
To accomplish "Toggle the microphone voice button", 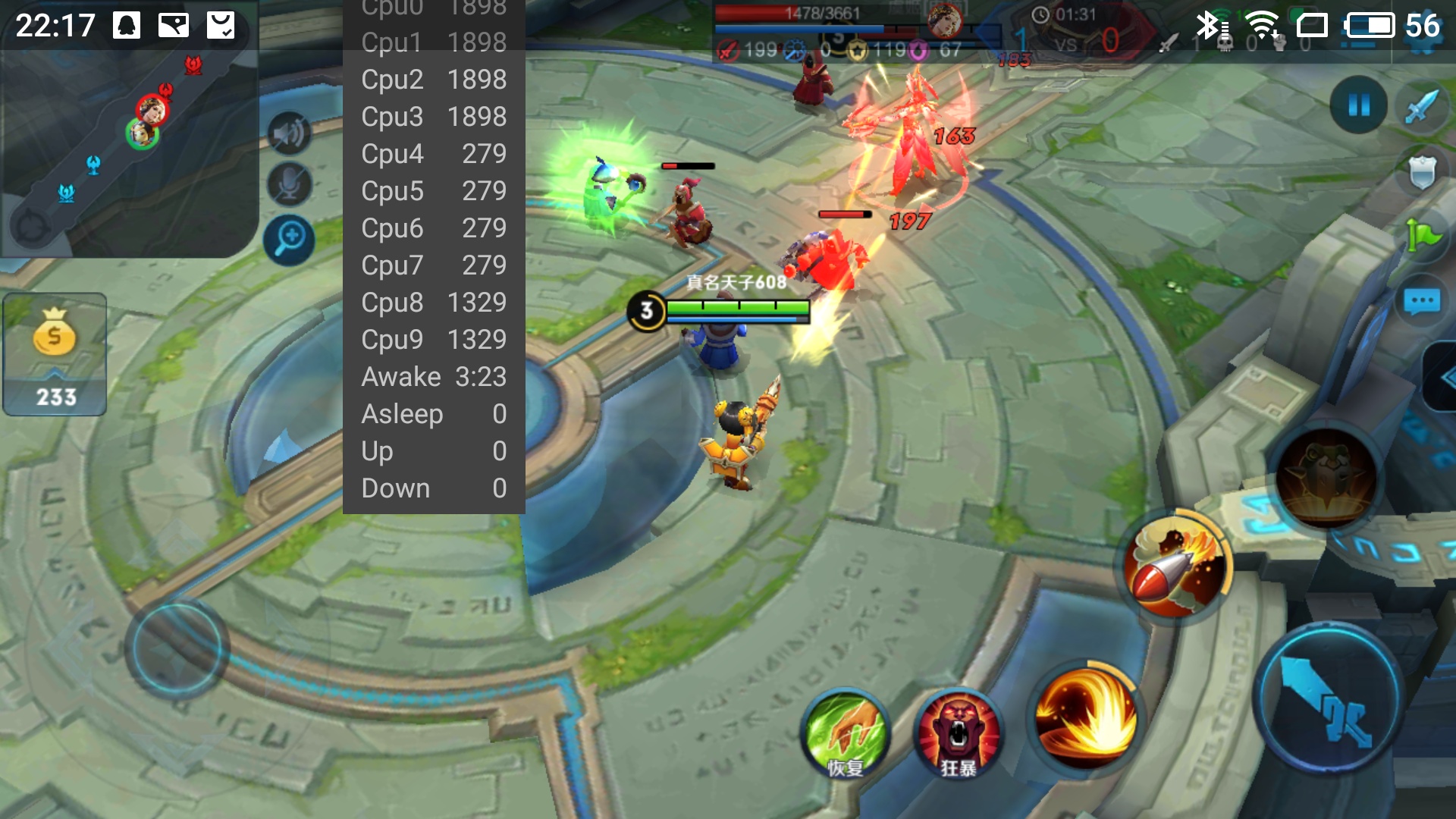I will coord(289,184).
